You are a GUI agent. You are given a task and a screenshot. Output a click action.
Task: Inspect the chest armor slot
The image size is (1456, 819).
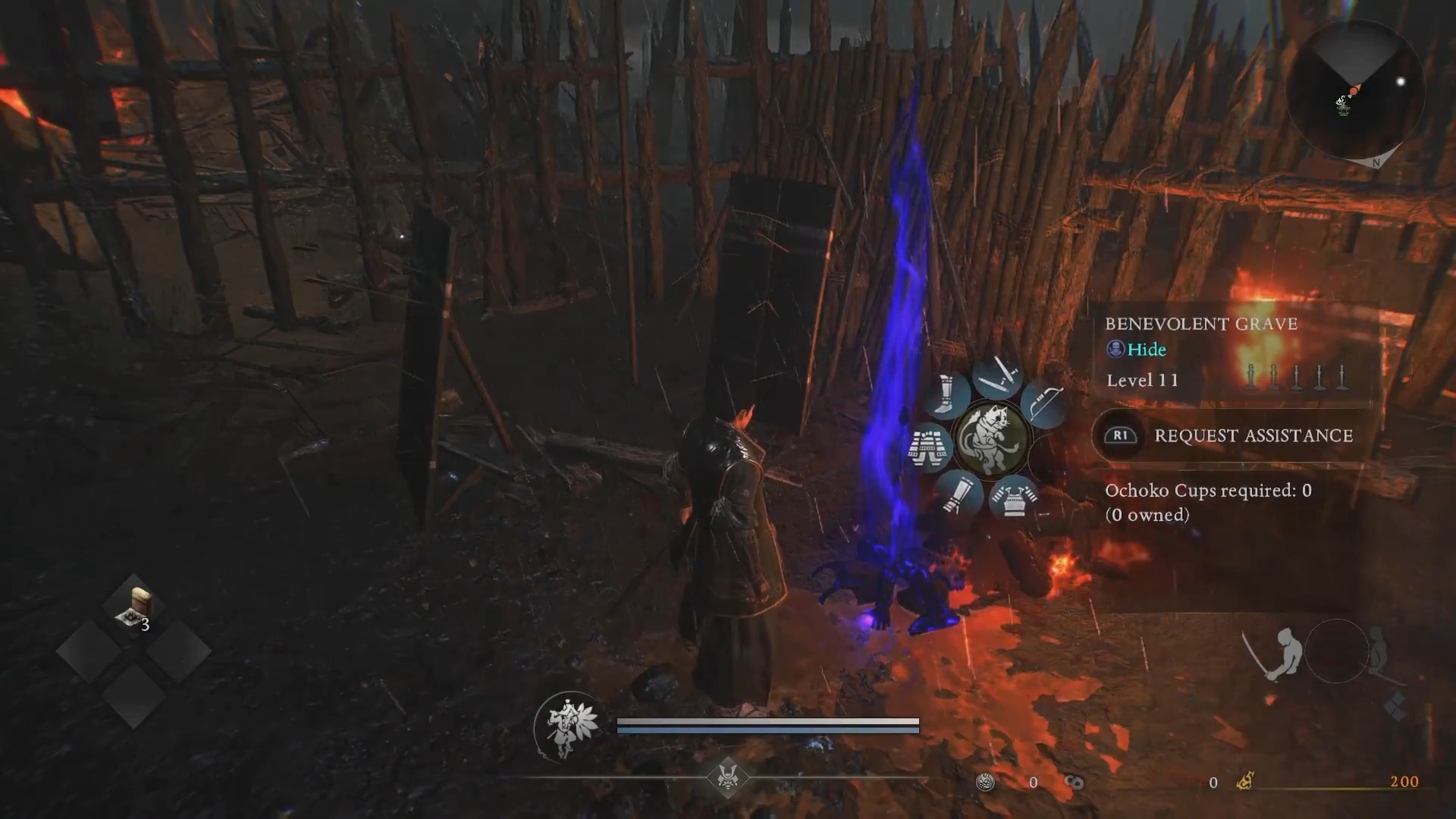click(1014, 497)
